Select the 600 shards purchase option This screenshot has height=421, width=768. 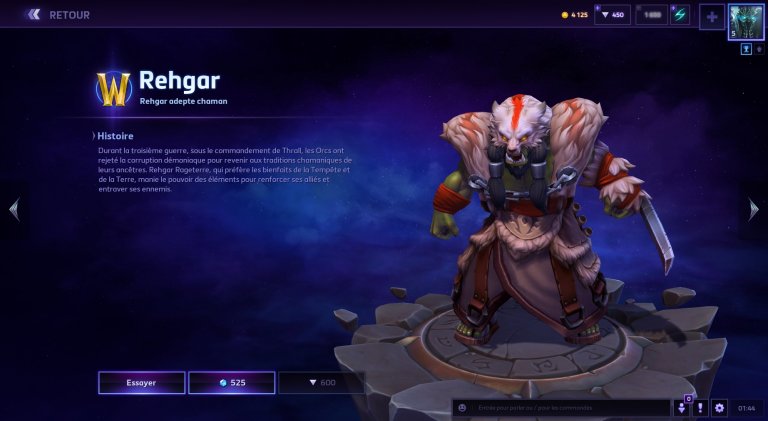(321, 382)
